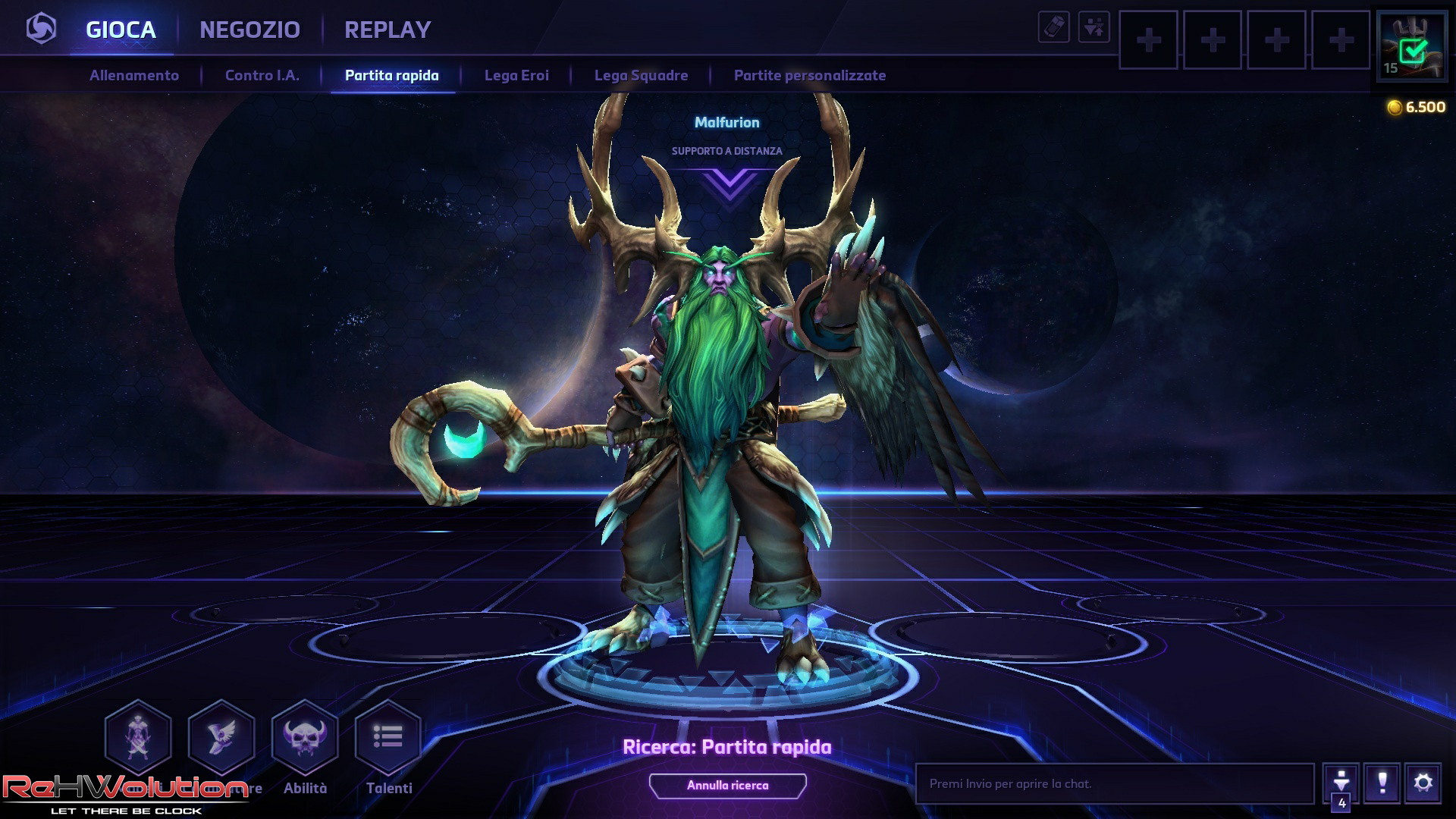Viewport: 1456px width, 819px height.
Task: Expand the hero selection arrow under Malfurion
Action: coord(729,184)
